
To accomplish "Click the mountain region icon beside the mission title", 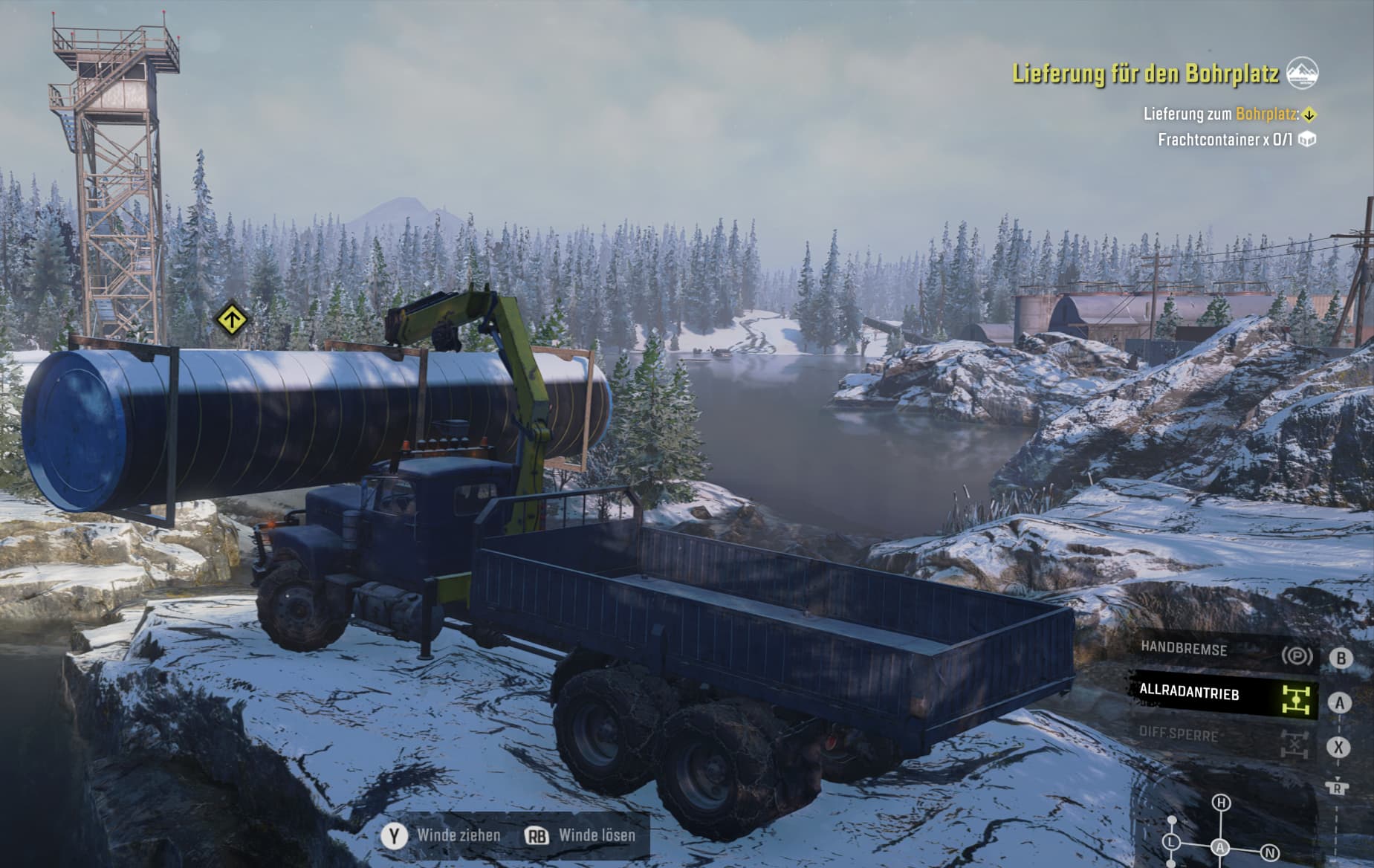I will click(1302, 73).
